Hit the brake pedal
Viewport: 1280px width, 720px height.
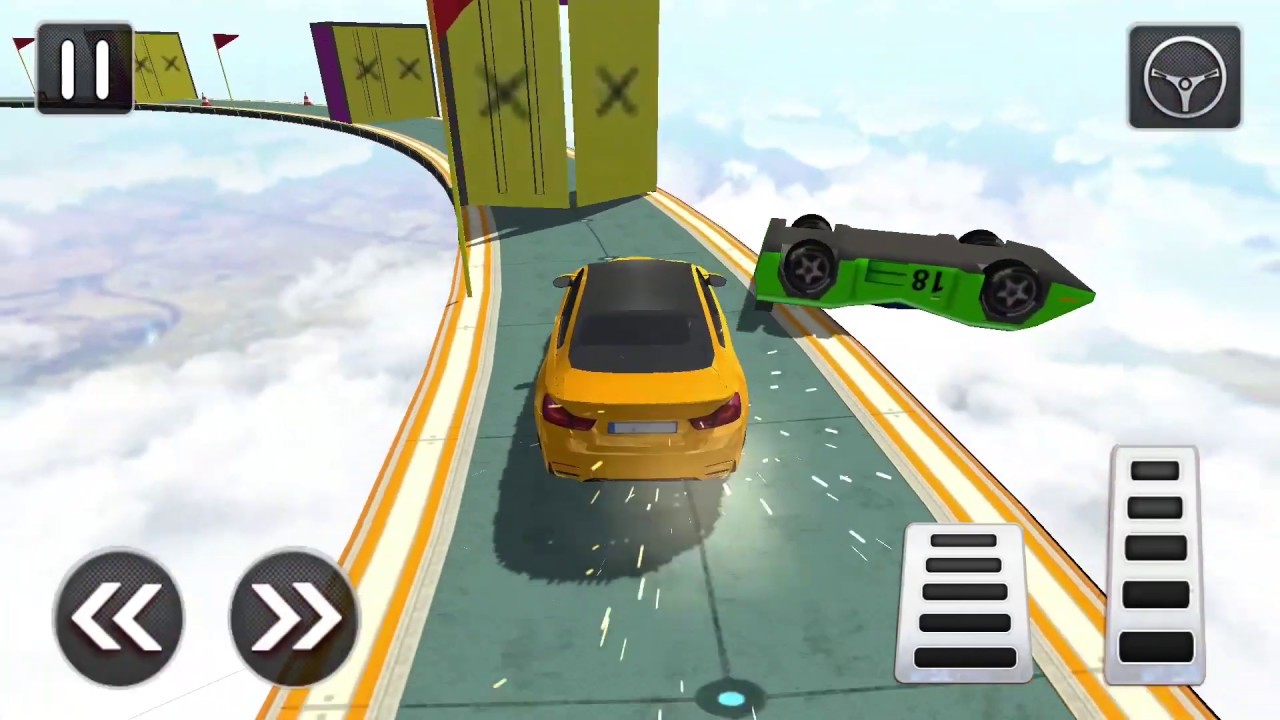963,600
